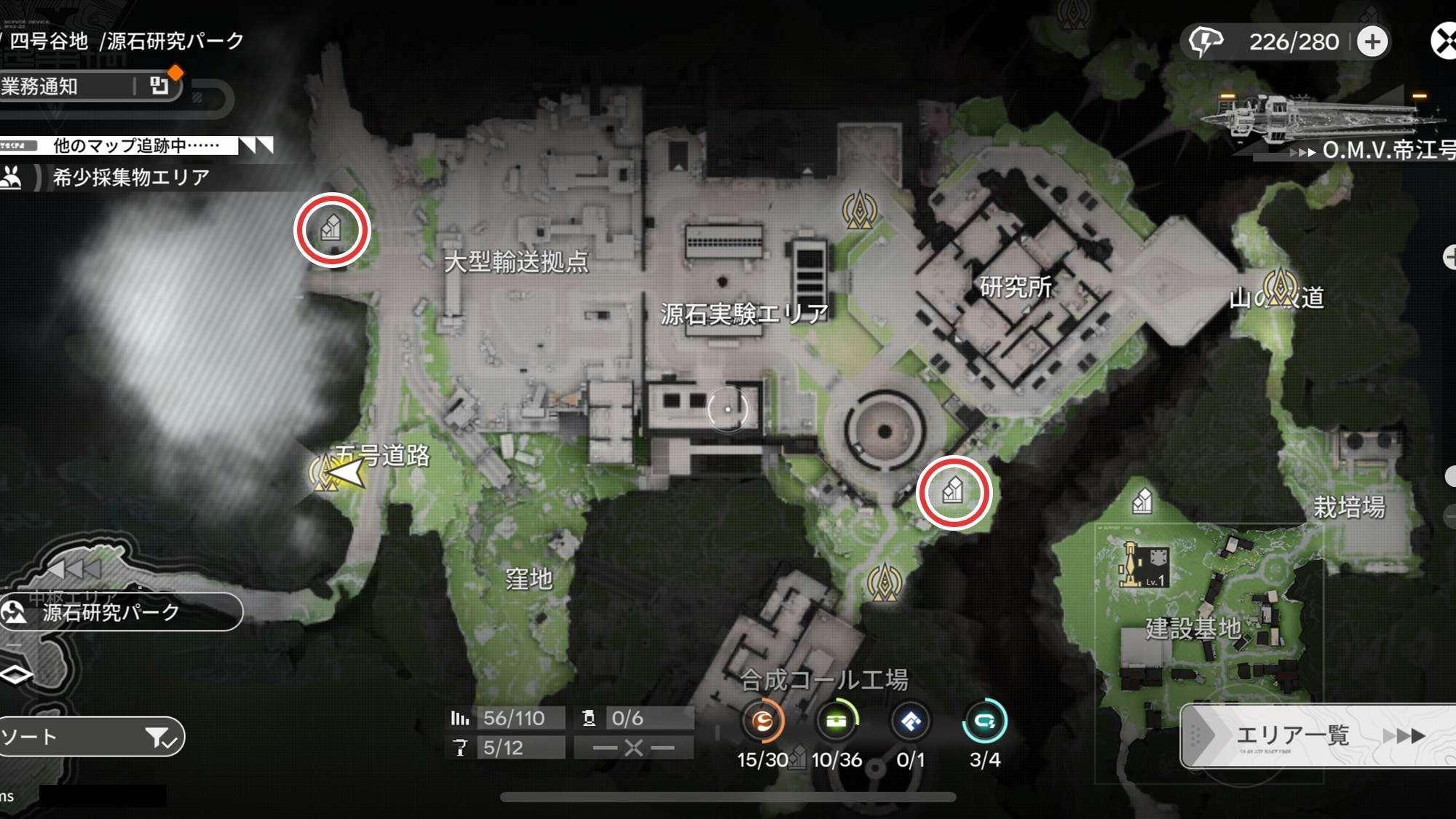Select the teleport marker above 合成コール工場
Screen dimensions: 1456x819
pos(885,582)
